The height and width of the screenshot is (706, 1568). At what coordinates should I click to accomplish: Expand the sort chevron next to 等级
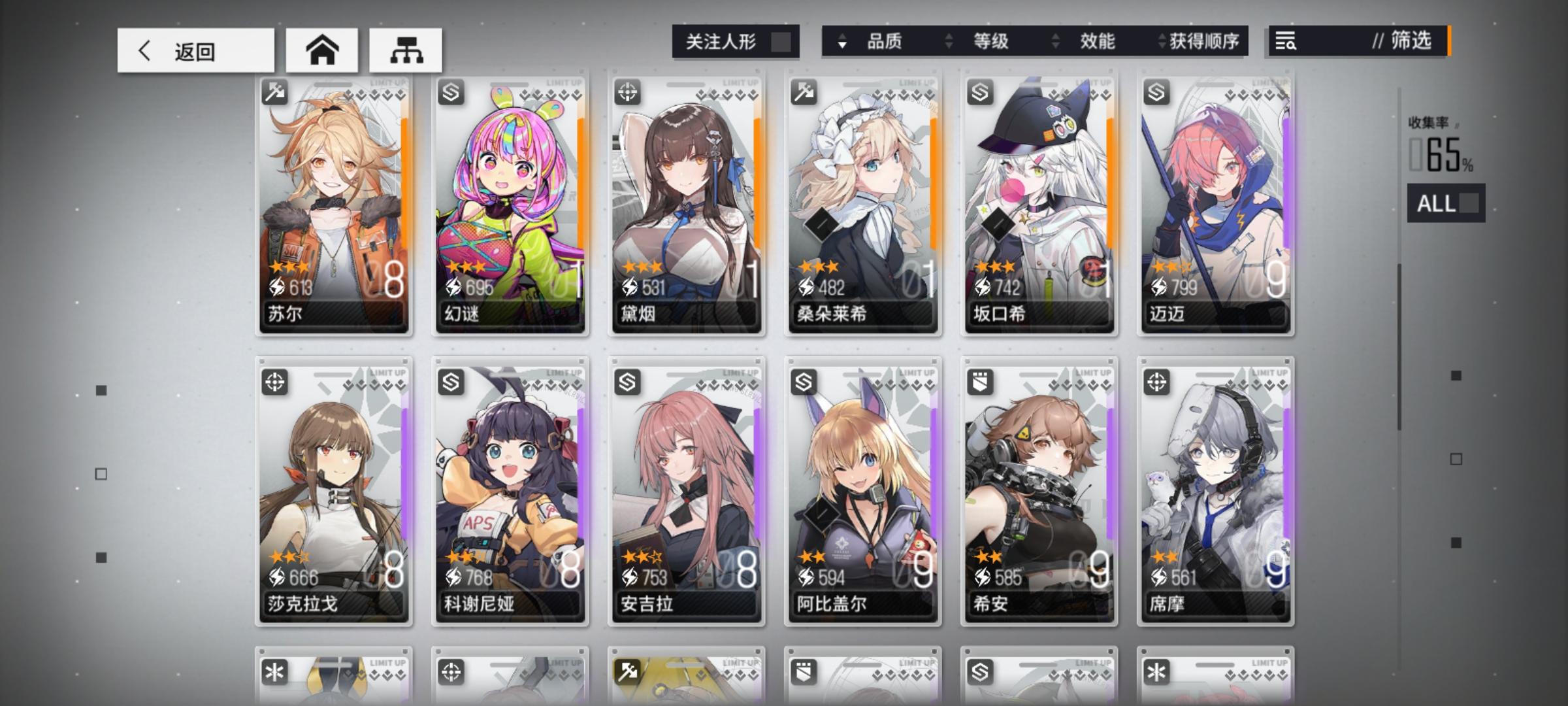point(949,42)
